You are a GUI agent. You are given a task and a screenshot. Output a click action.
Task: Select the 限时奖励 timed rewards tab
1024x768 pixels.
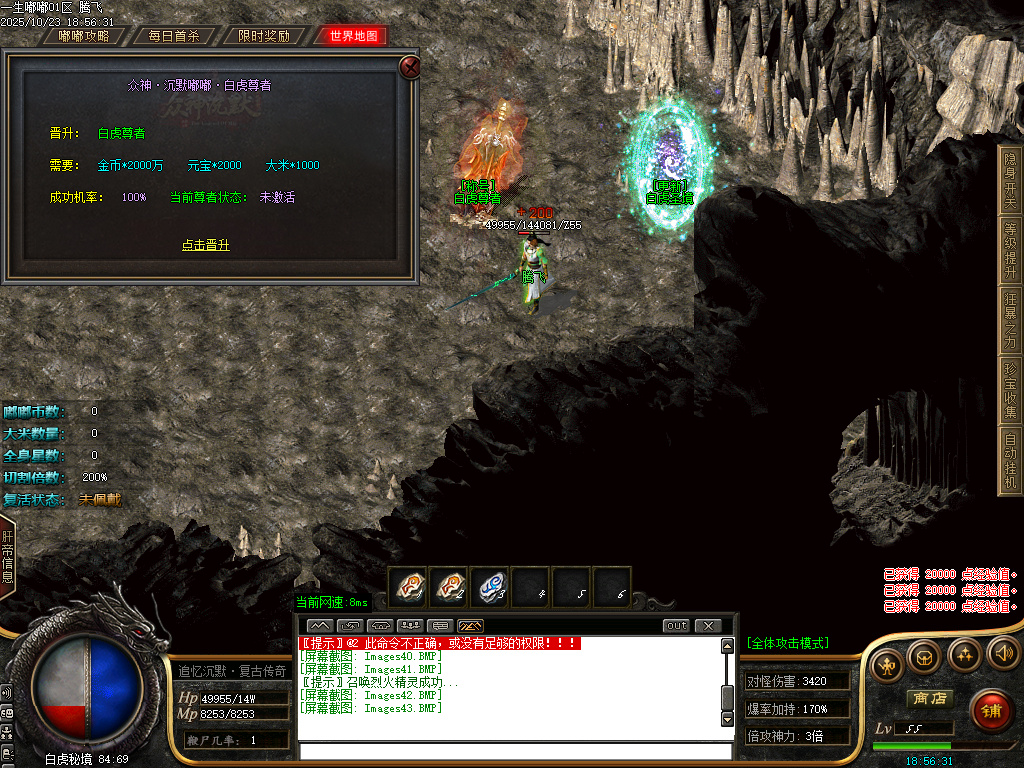[264, 36]
